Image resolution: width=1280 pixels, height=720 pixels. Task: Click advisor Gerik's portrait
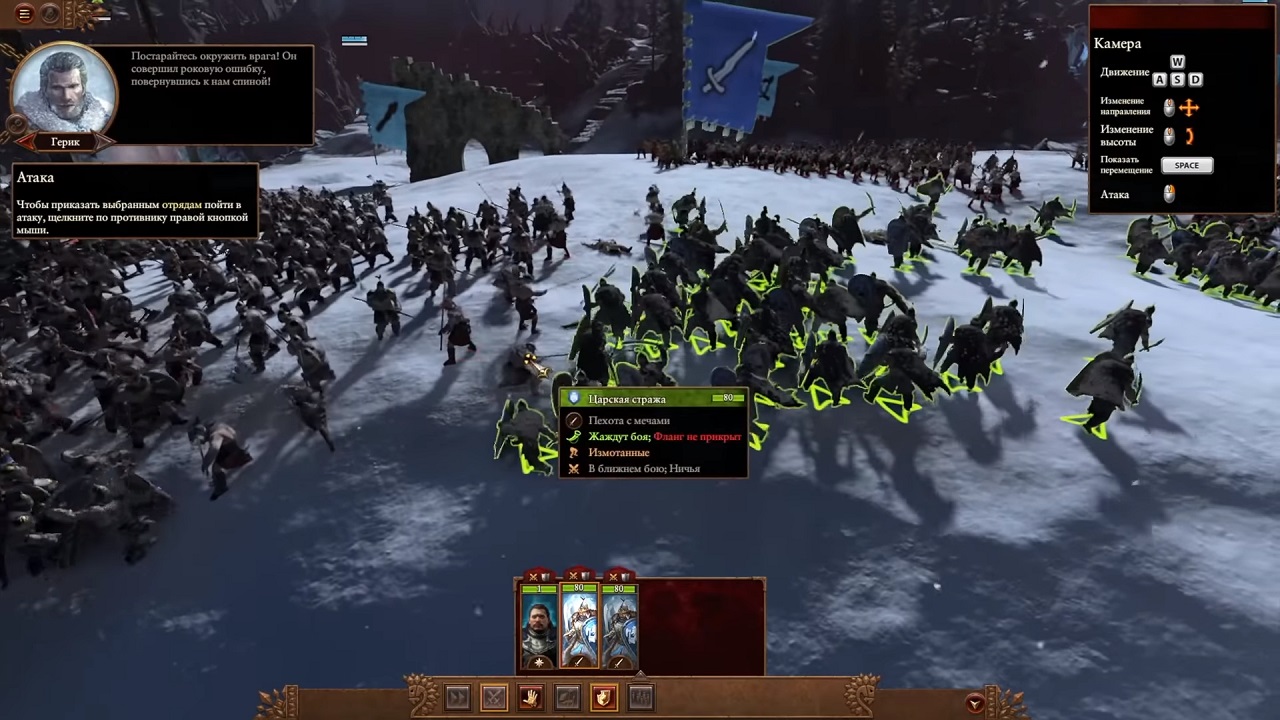[64, 89]
